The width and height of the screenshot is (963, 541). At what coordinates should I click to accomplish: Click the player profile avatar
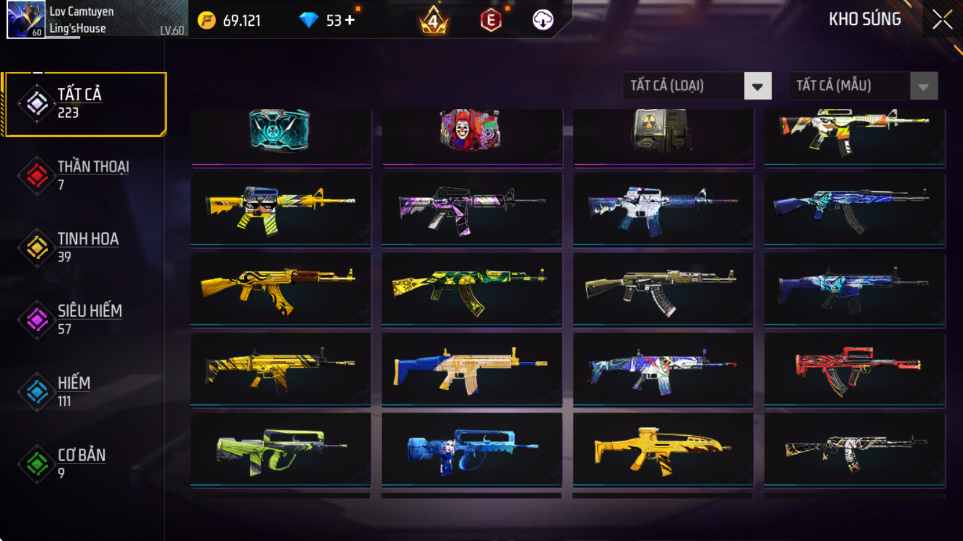click(24, 20)
